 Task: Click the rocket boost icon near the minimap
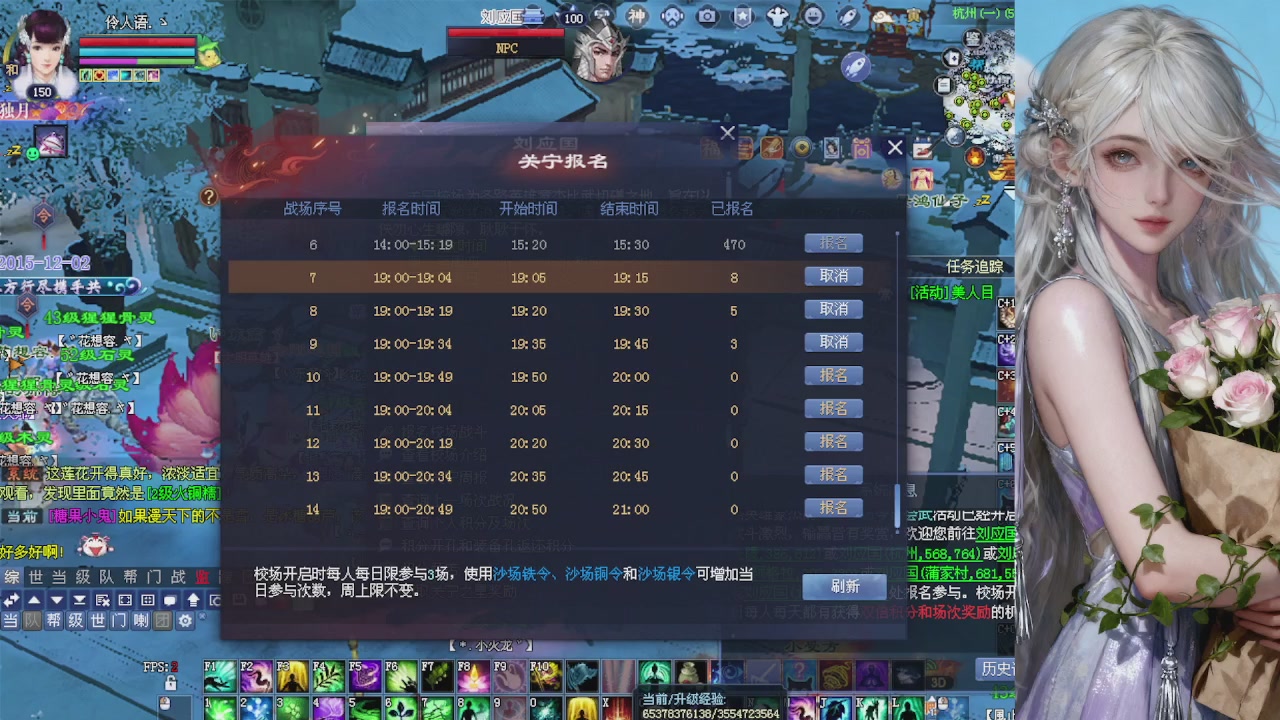856,66
